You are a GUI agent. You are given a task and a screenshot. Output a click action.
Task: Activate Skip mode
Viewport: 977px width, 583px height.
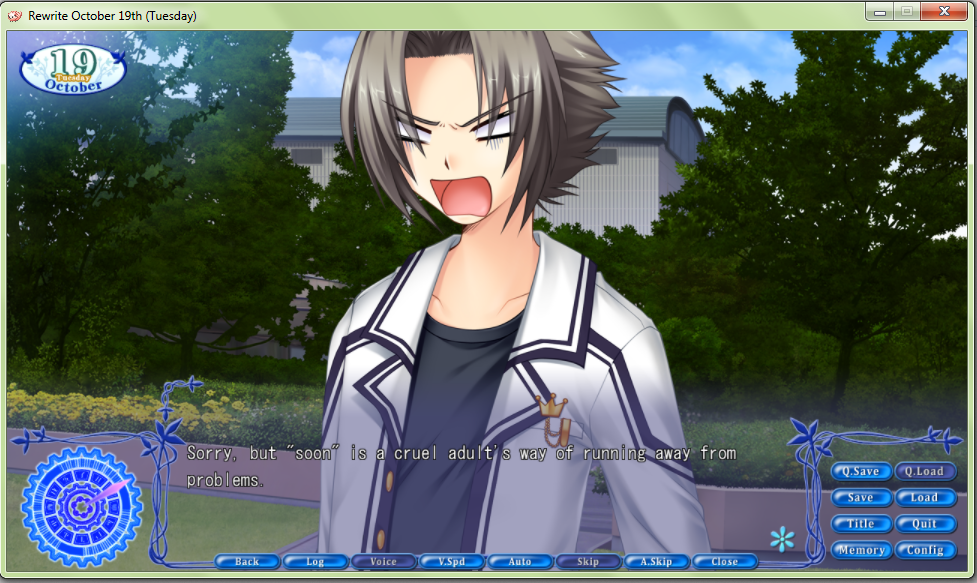[588, 562]
